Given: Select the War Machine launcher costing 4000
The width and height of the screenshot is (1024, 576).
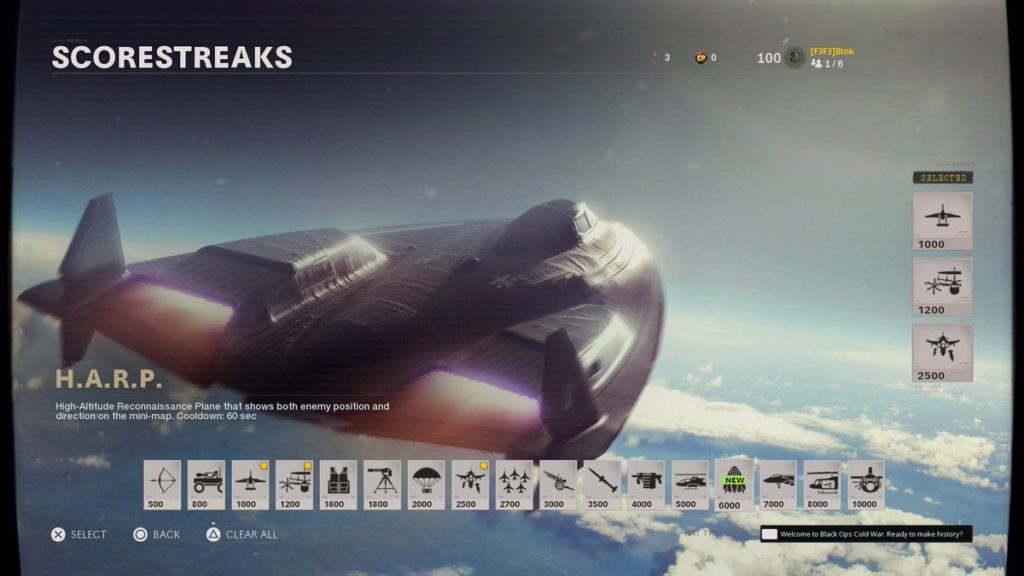Looking at the screenshot, I should pyautogui.click(x=646, y=485).
